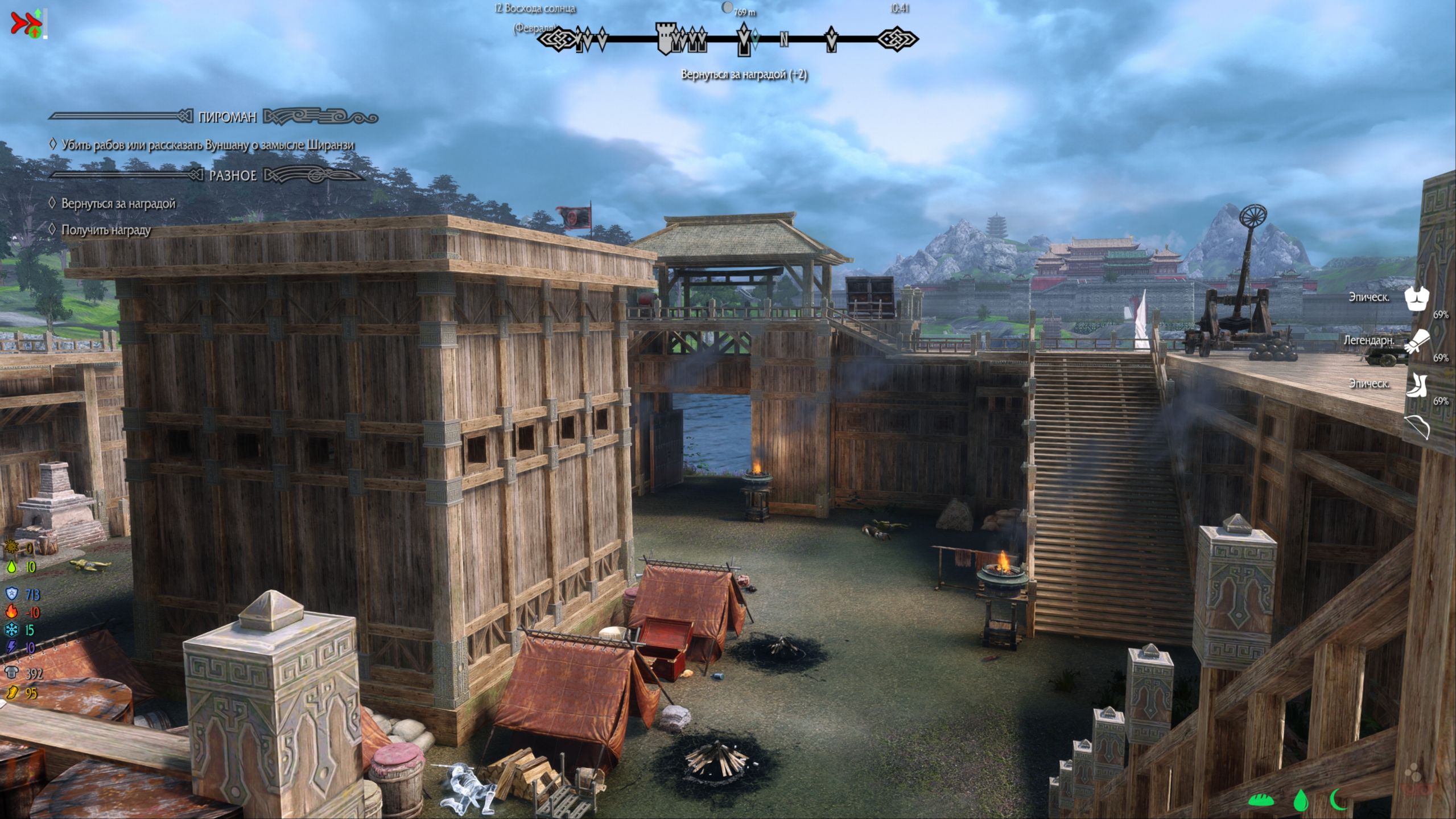Select the bow weapon icon
The image size is (1456, 819).
pyautogui.click(x=1416, y=427)
